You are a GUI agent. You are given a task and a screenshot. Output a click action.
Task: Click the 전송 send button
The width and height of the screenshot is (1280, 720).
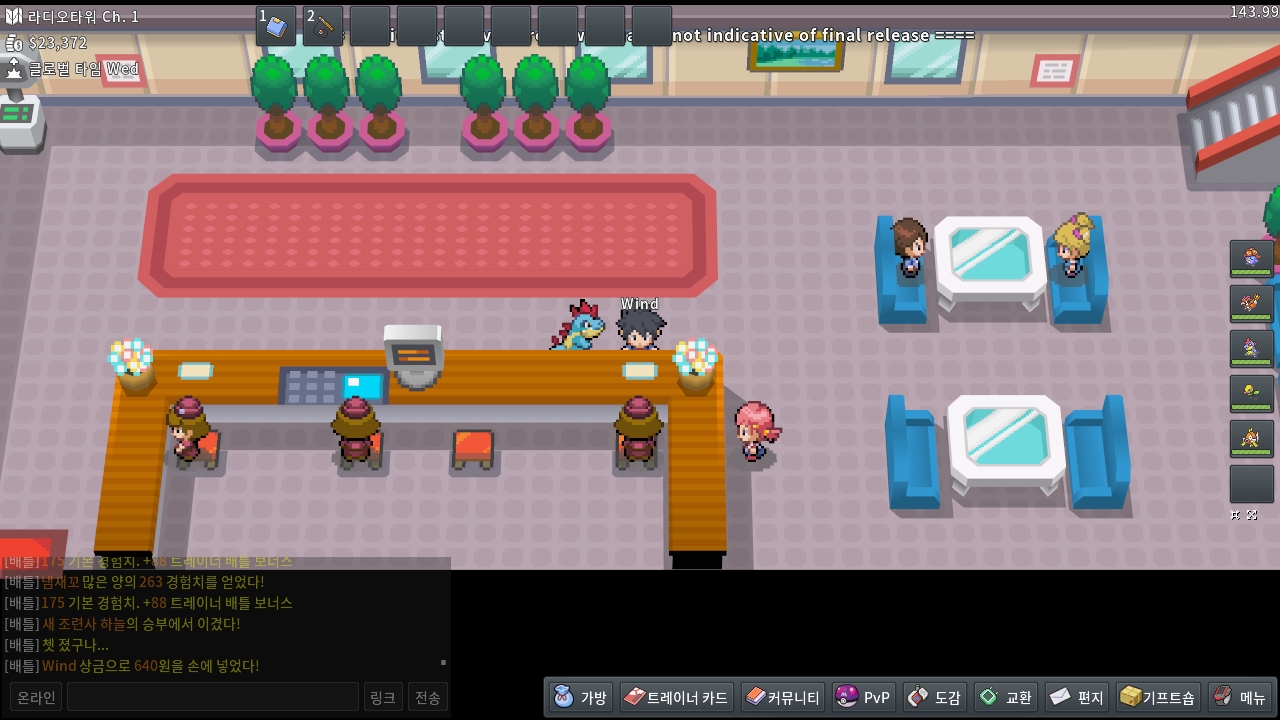coord(428,697)
